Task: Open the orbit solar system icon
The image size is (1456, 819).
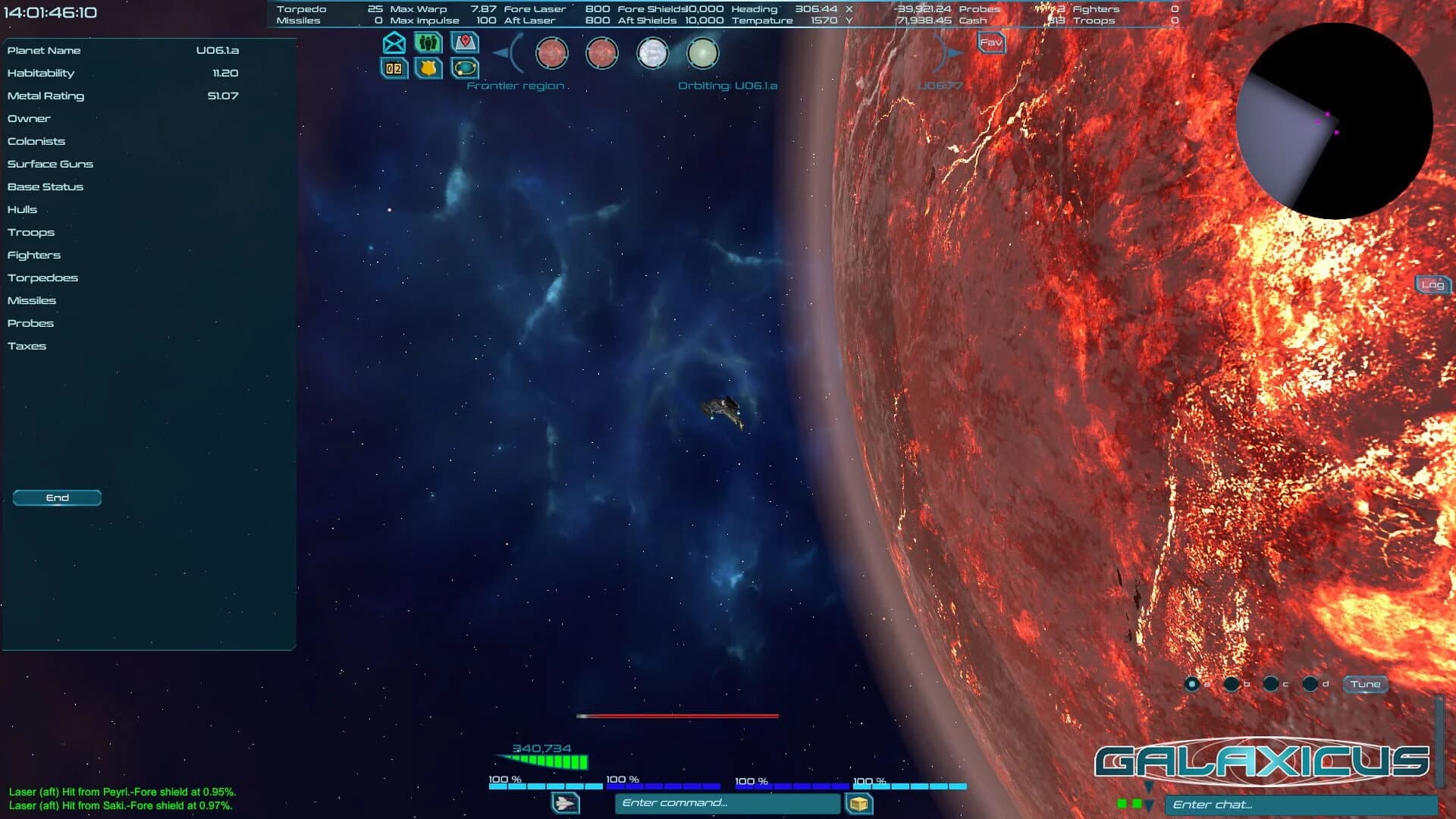Action: (464, 69)
